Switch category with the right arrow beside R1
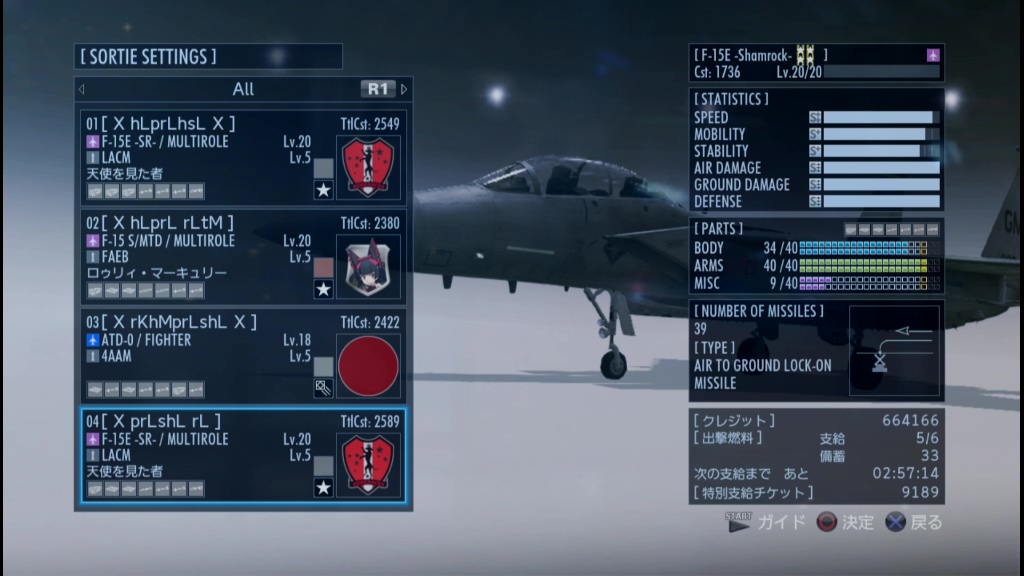Screen dimensions: 1024x576 tap(404, 89)
